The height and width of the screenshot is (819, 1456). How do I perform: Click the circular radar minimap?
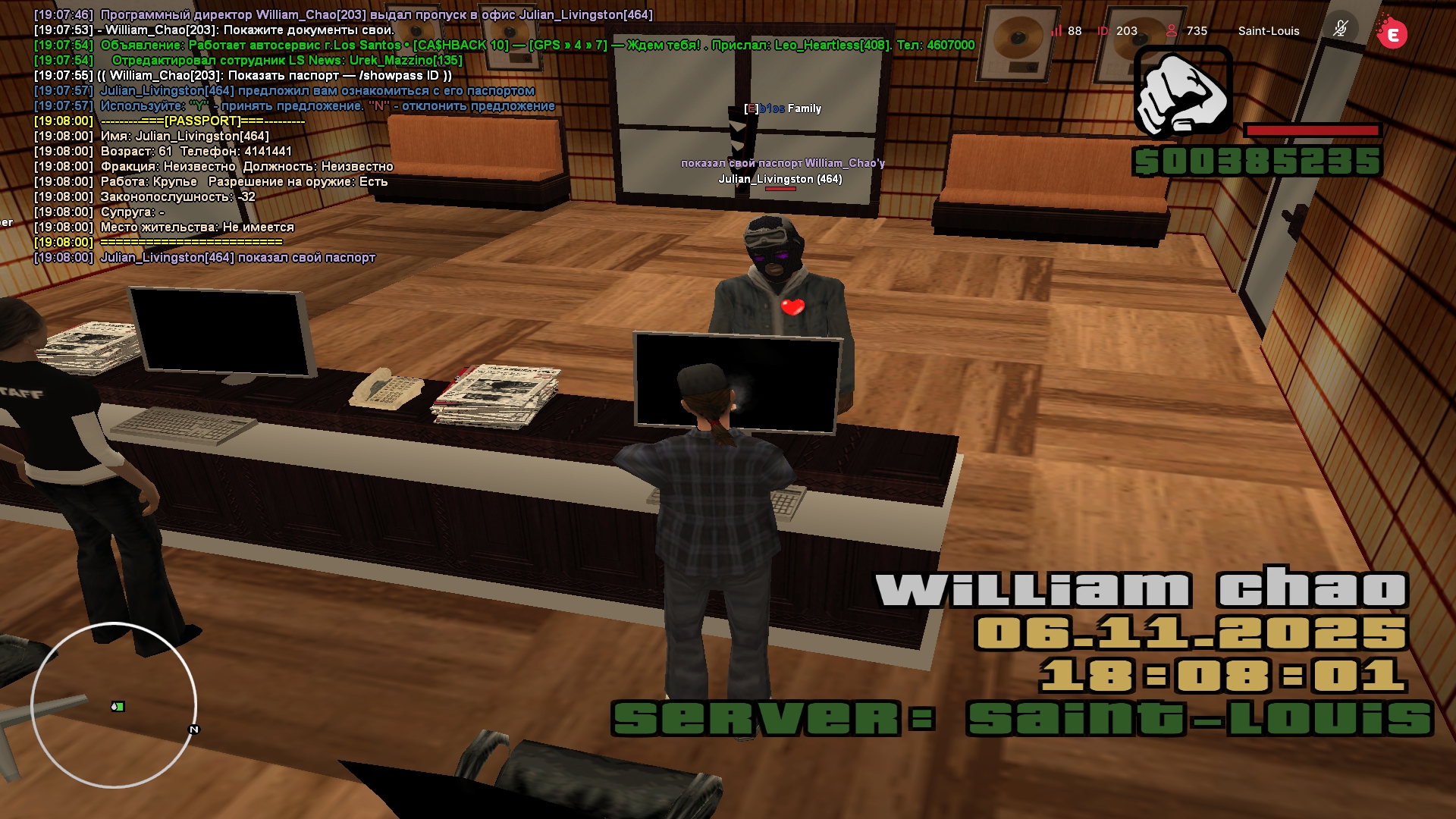point(114,705)
